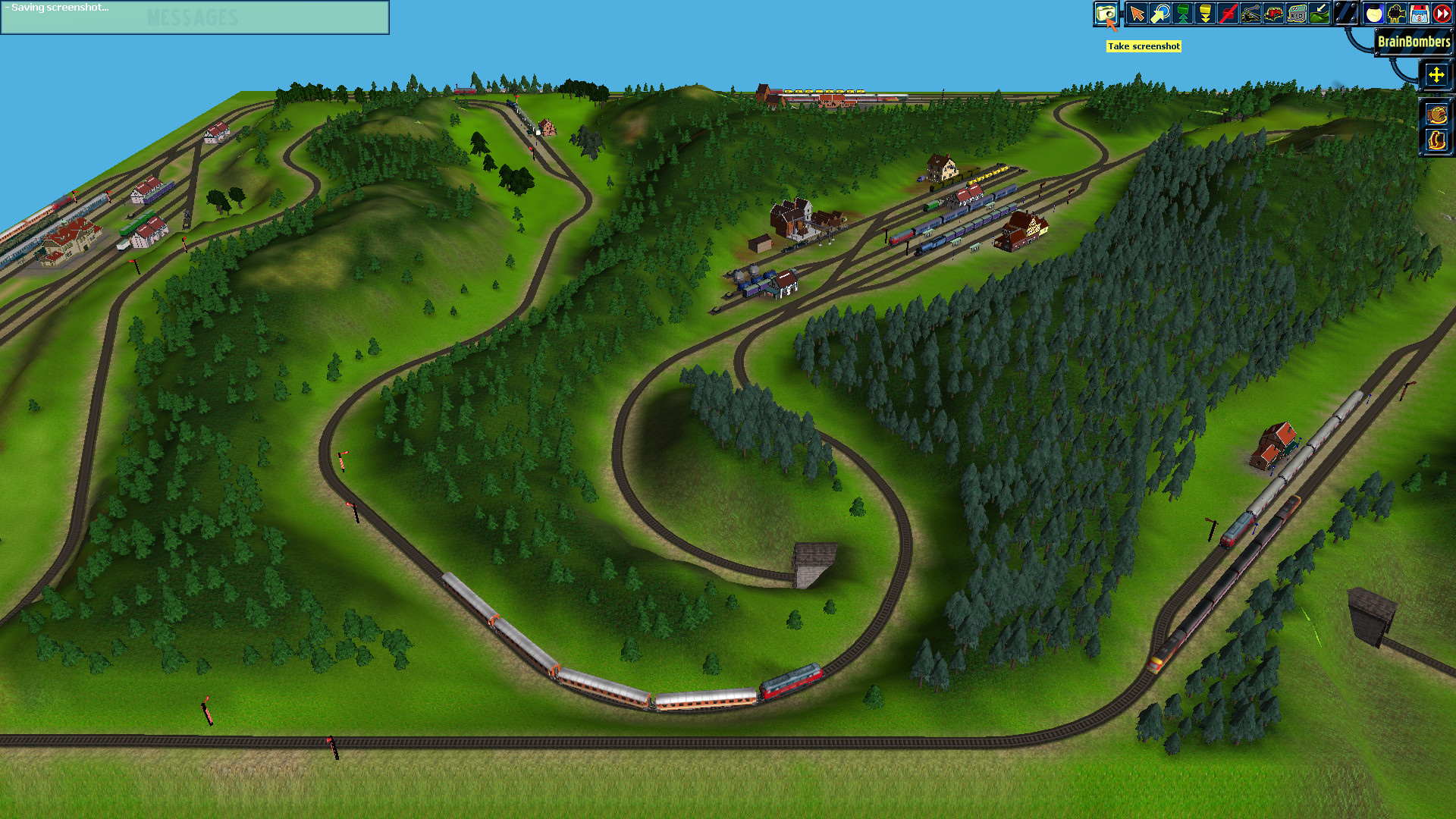Open the locomotive placement tool
The width and height of the screenshot is (1456, 819).
pos(1273,13)
